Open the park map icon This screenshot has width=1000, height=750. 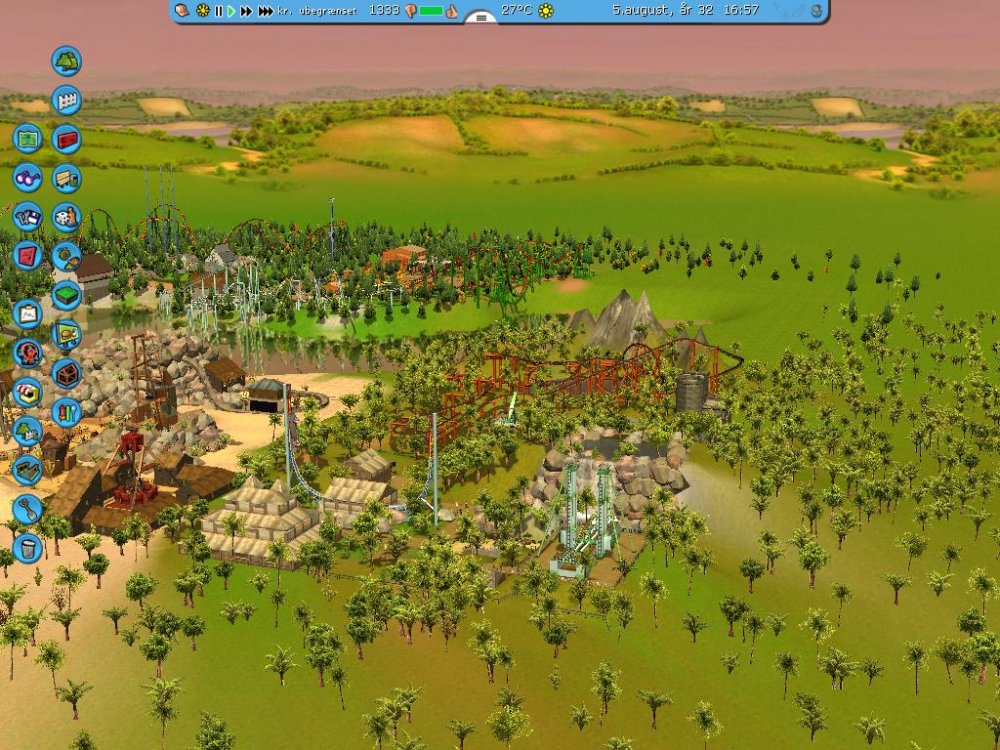point(27,138)
